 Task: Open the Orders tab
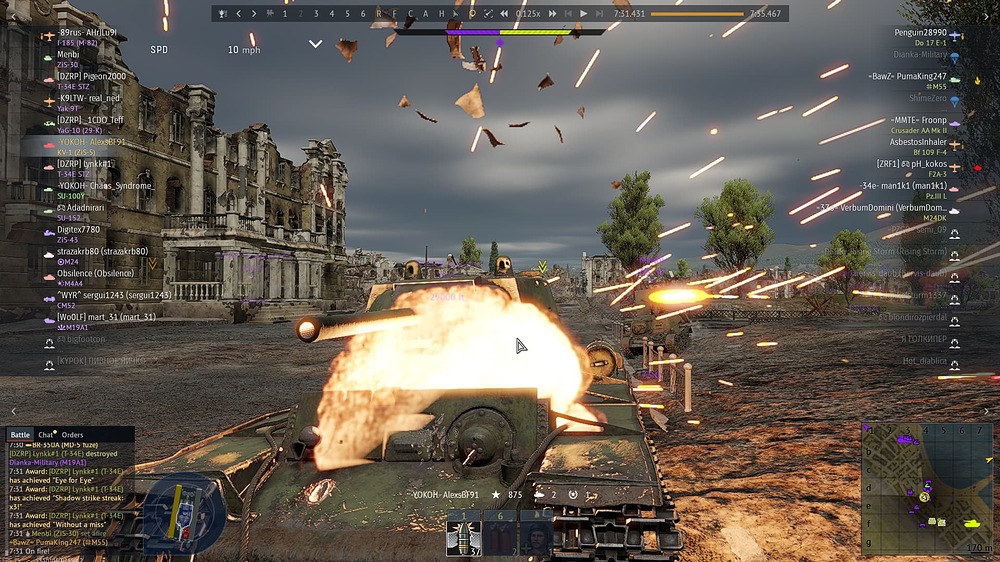pyautogui.click(x=73, y=435)
